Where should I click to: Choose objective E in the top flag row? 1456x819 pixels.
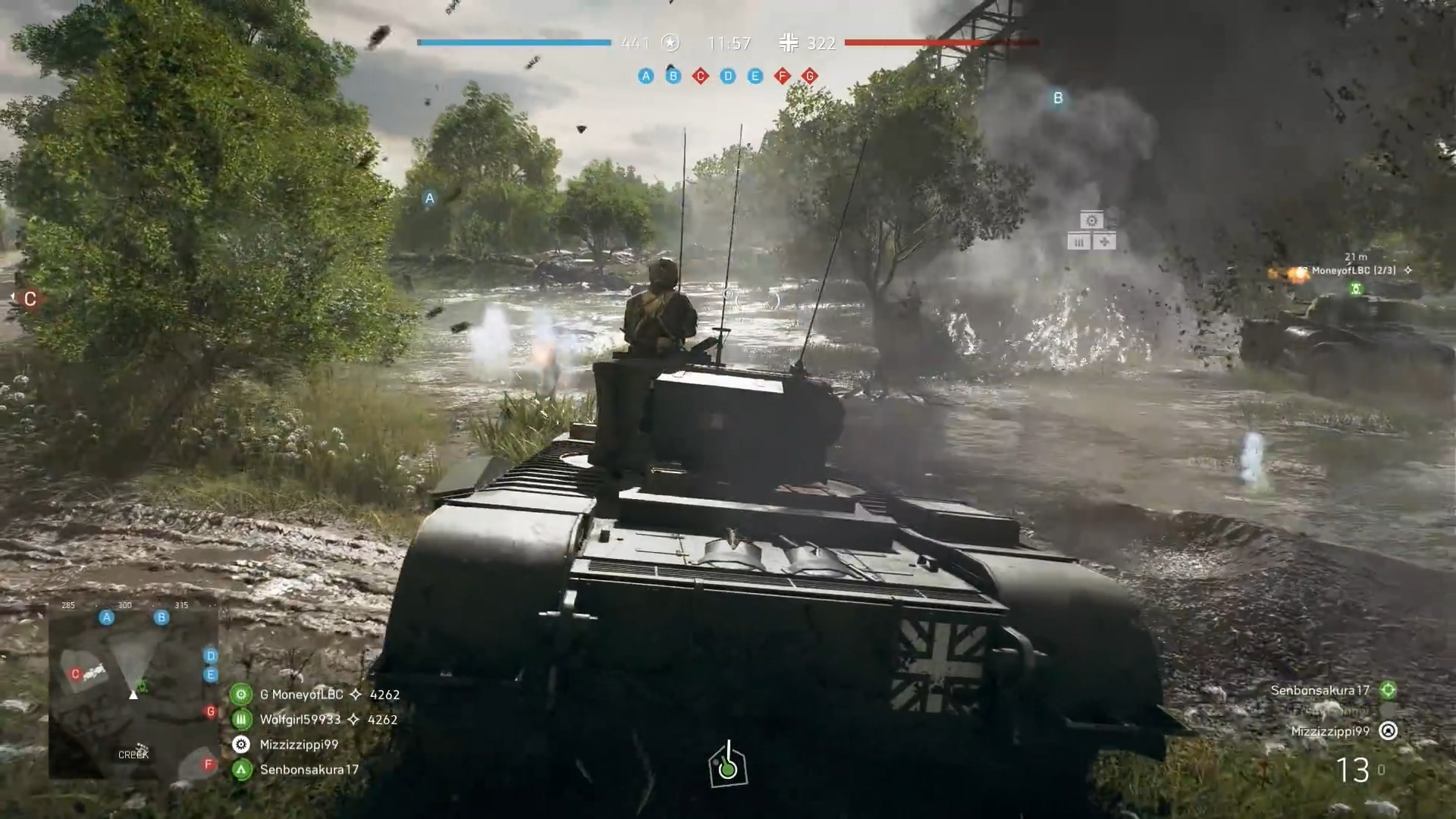(755, 76)
